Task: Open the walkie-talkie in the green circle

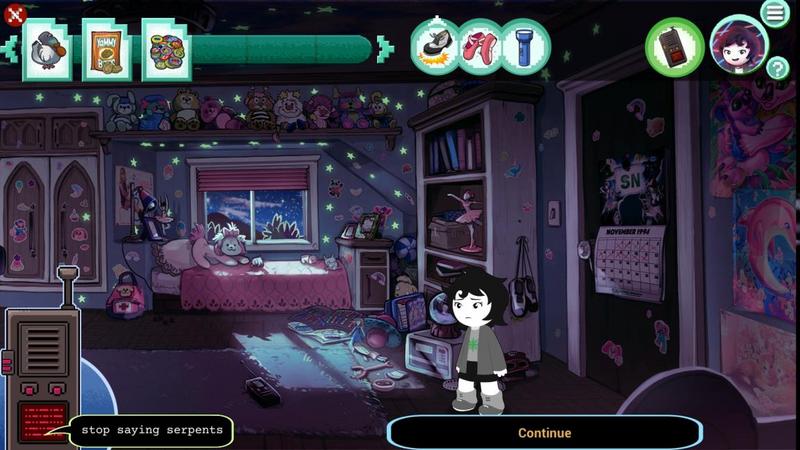Action: tap(674, 47)
